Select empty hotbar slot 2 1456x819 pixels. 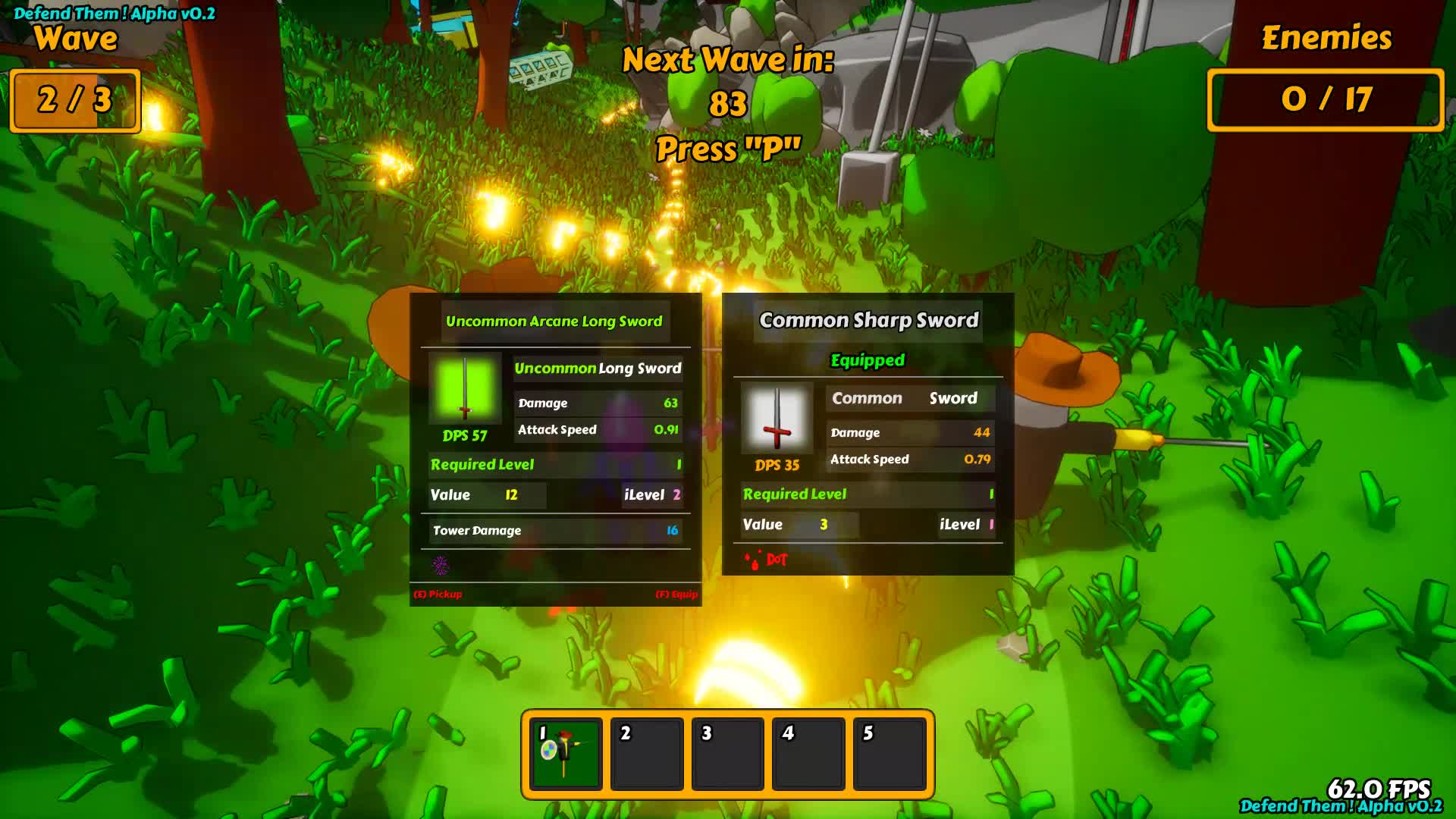click(647, 754)
